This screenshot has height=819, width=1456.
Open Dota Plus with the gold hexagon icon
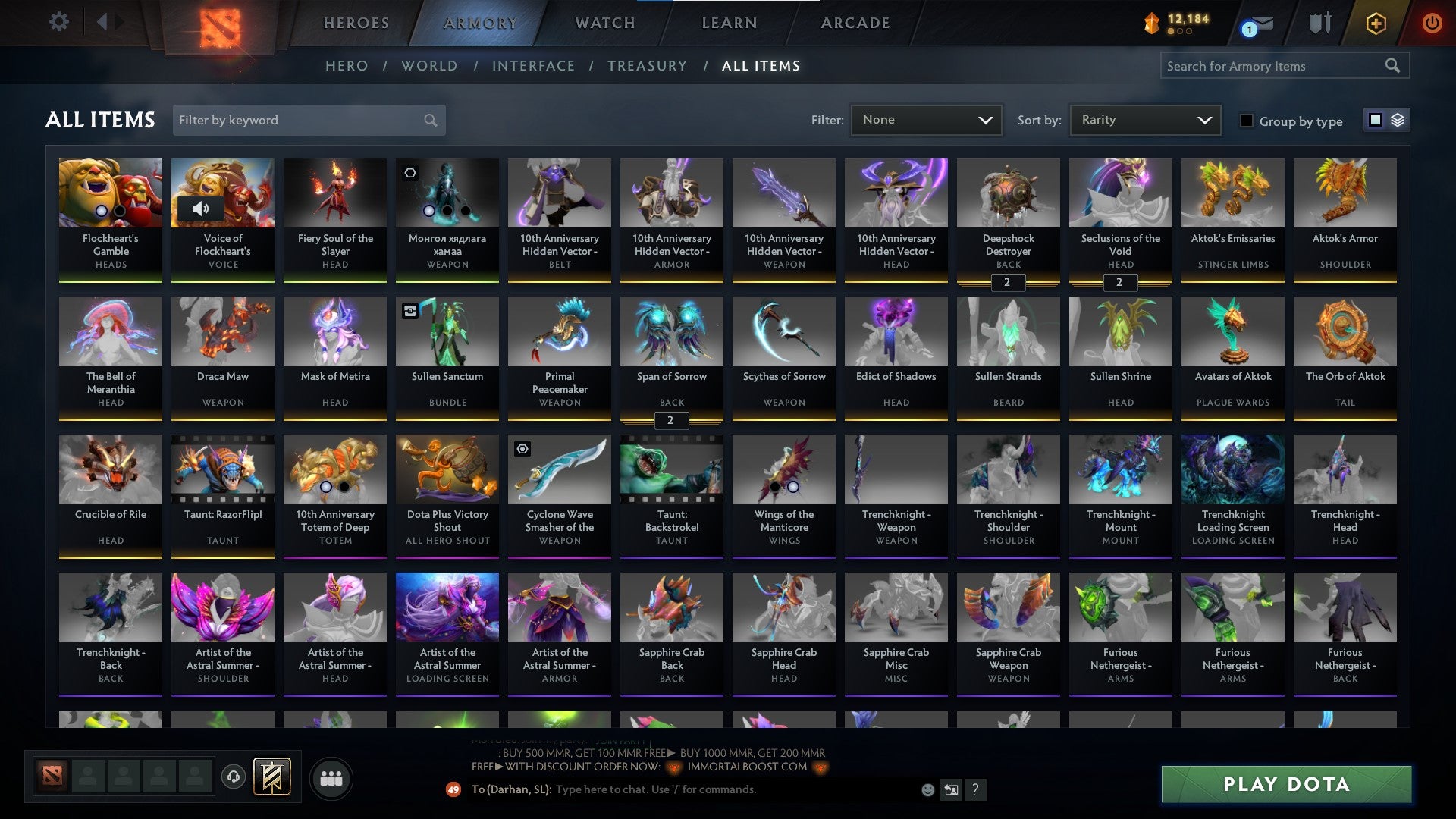click(1376, 24)
